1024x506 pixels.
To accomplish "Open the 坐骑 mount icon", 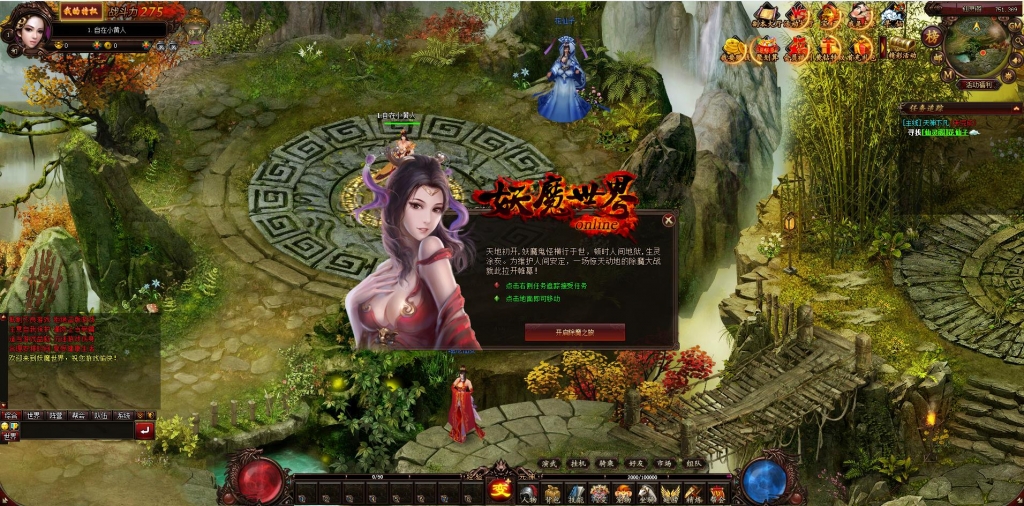I will coord(646,493).
